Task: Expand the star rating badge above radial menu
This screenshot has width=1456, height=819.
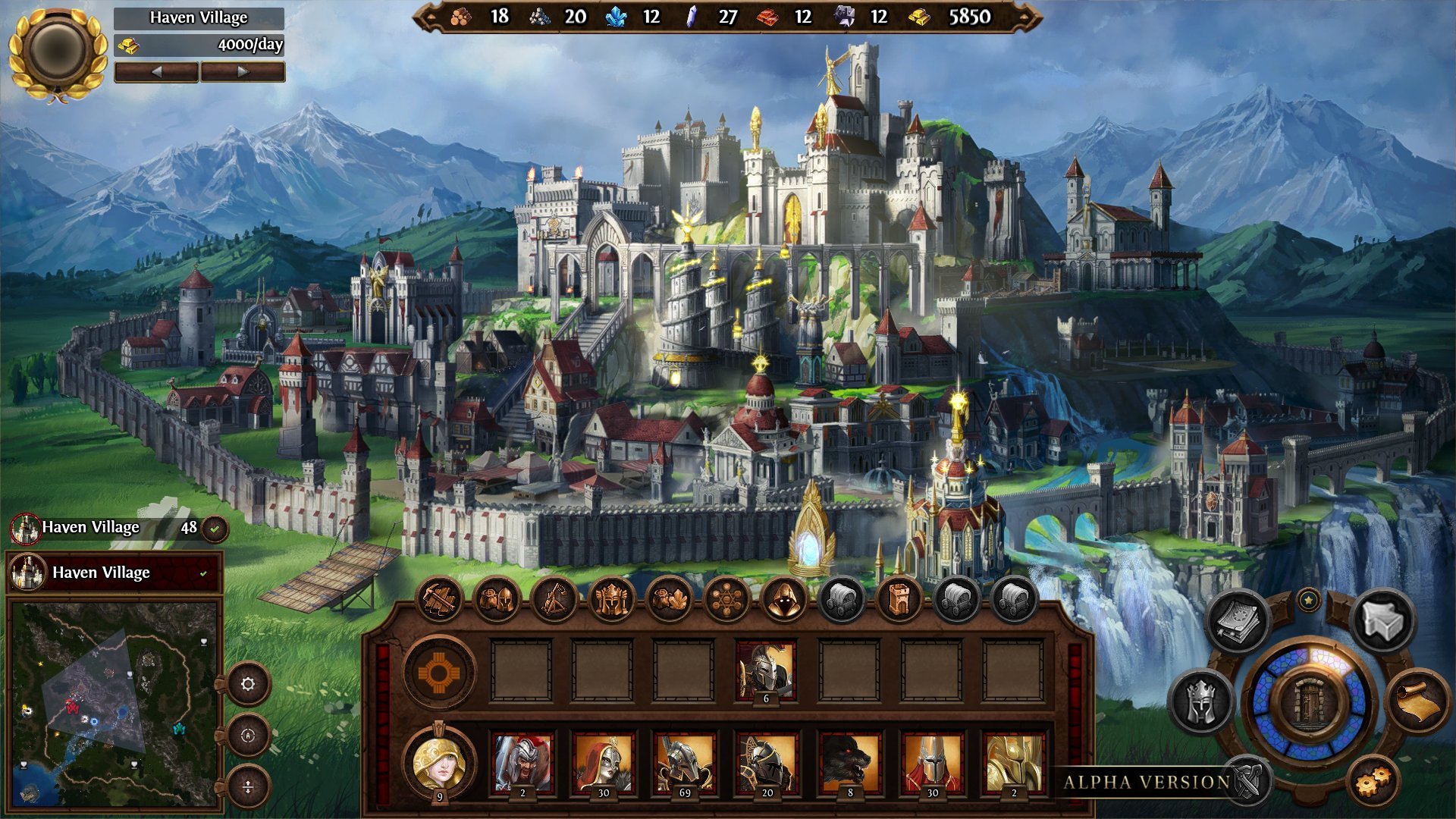Action: tap(1309, 600)
